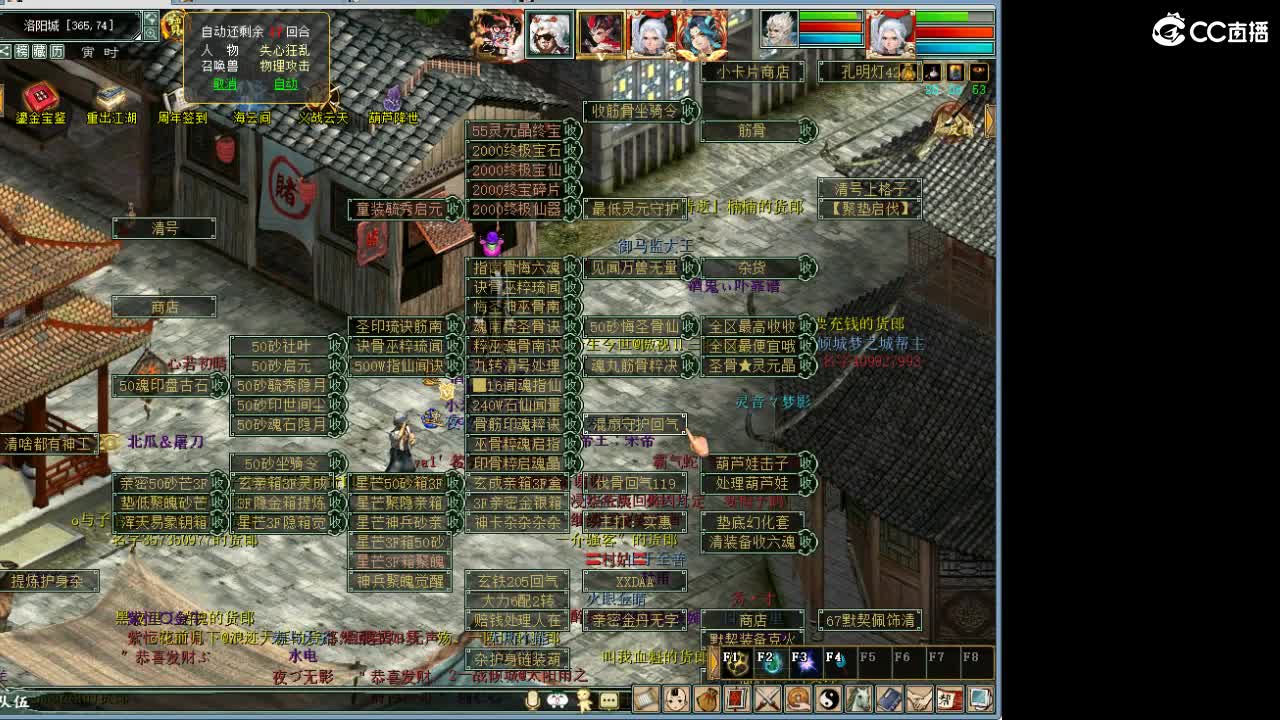Viewport: 1280px width, 720px height.
Task: Open the white horse mount icon
Action: 859,700
